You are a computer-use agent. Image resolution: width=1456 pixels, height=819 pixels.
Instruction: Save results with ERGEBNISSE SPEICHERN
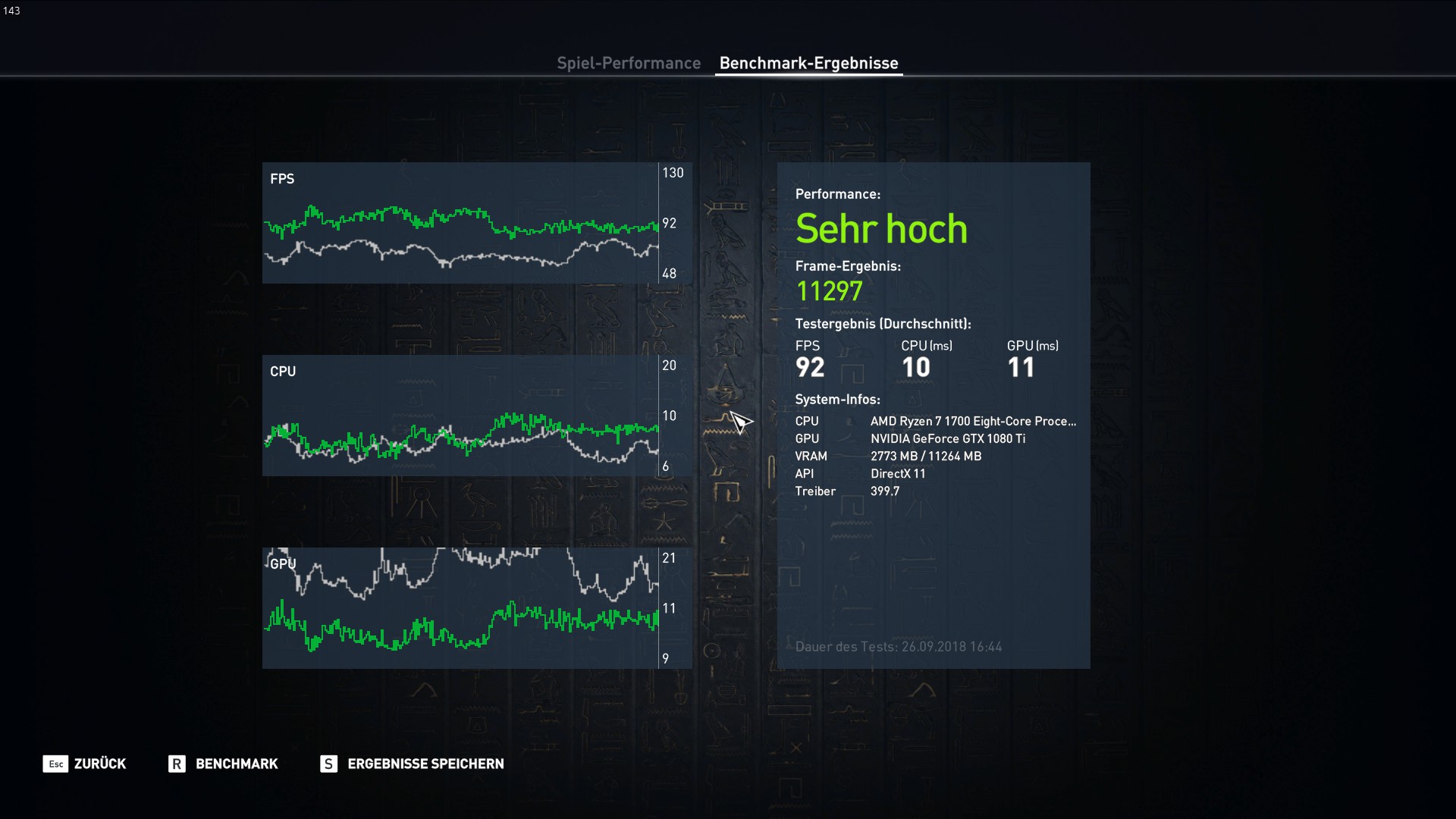coord(425,764)
